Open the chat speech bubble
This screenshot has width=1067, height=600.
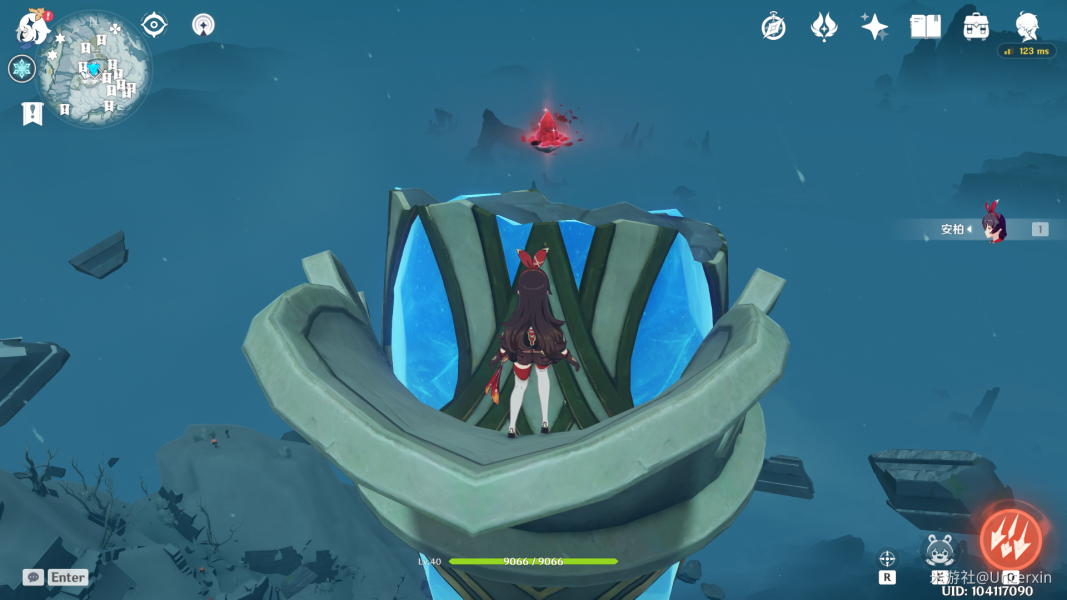point(33,577)
